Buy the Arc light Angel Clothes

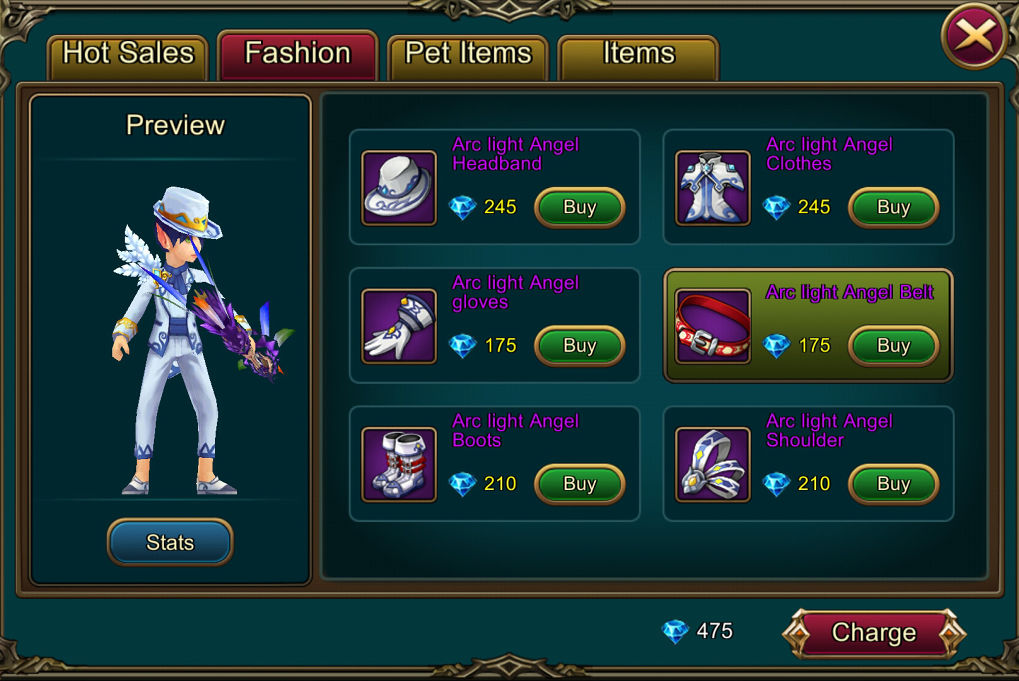893,208
